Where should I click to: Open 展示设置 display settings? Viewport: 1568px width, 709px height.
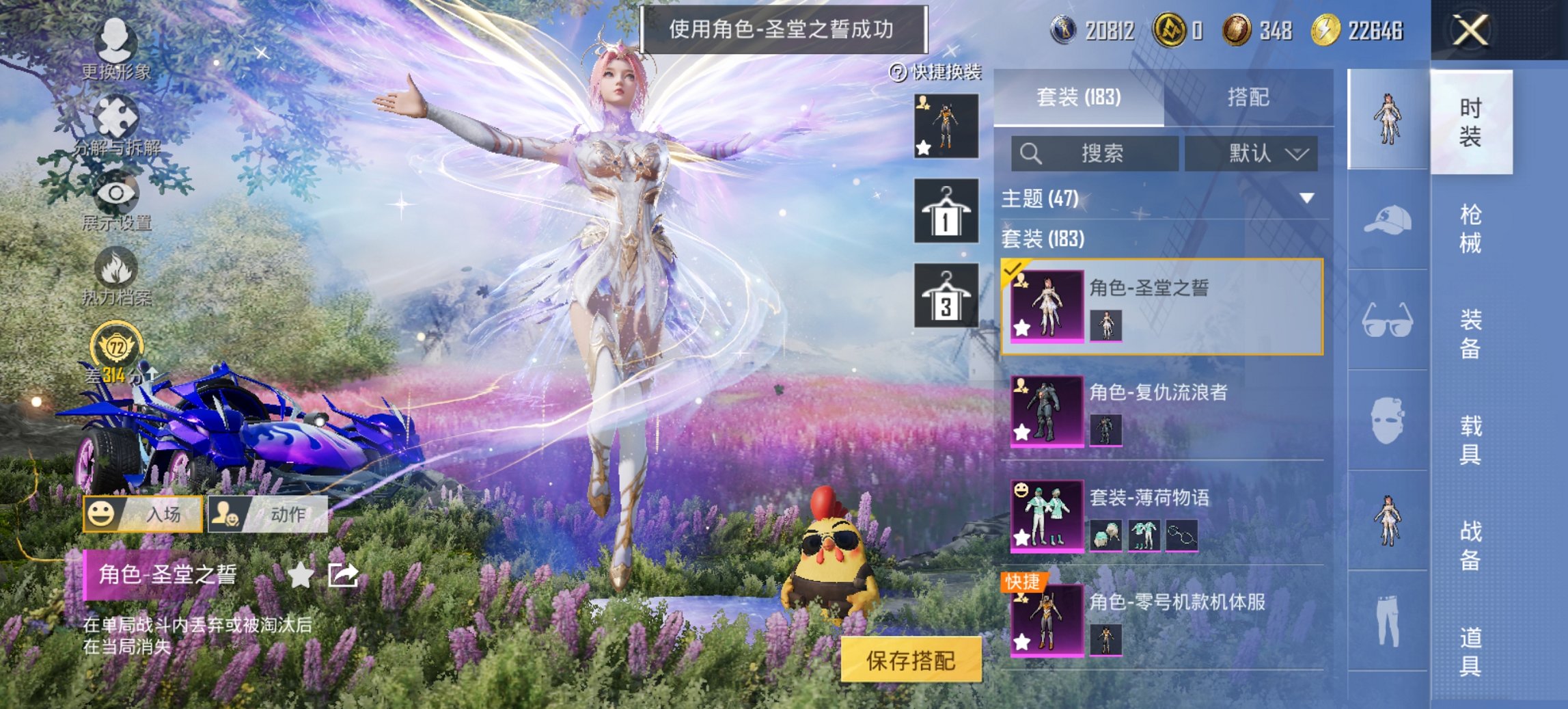tap(116, 195)
